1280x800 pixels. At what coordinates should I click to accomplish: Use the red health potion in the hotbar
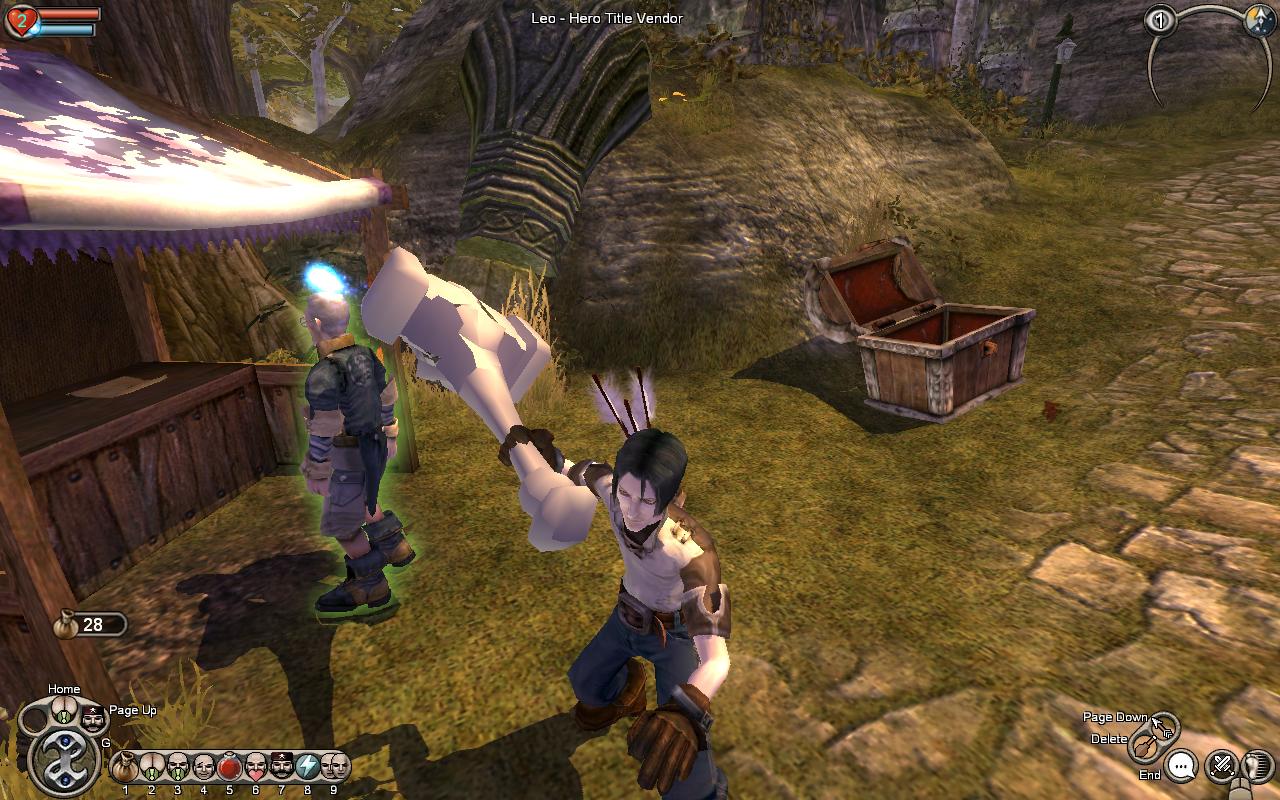pos(229,767)
